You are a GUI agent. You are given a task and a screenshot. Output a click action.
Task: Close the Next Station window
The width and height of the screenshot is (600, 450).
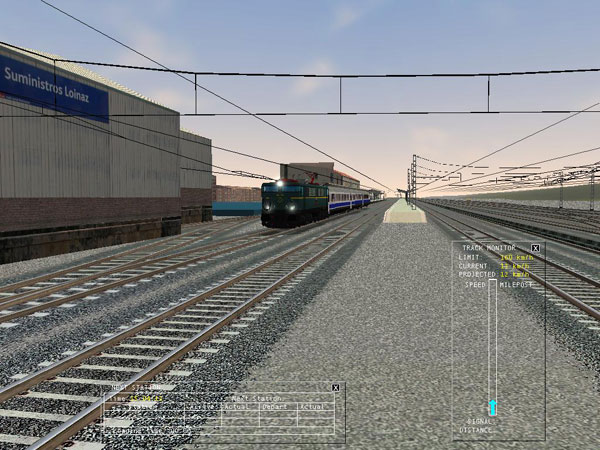click(336, 387)
